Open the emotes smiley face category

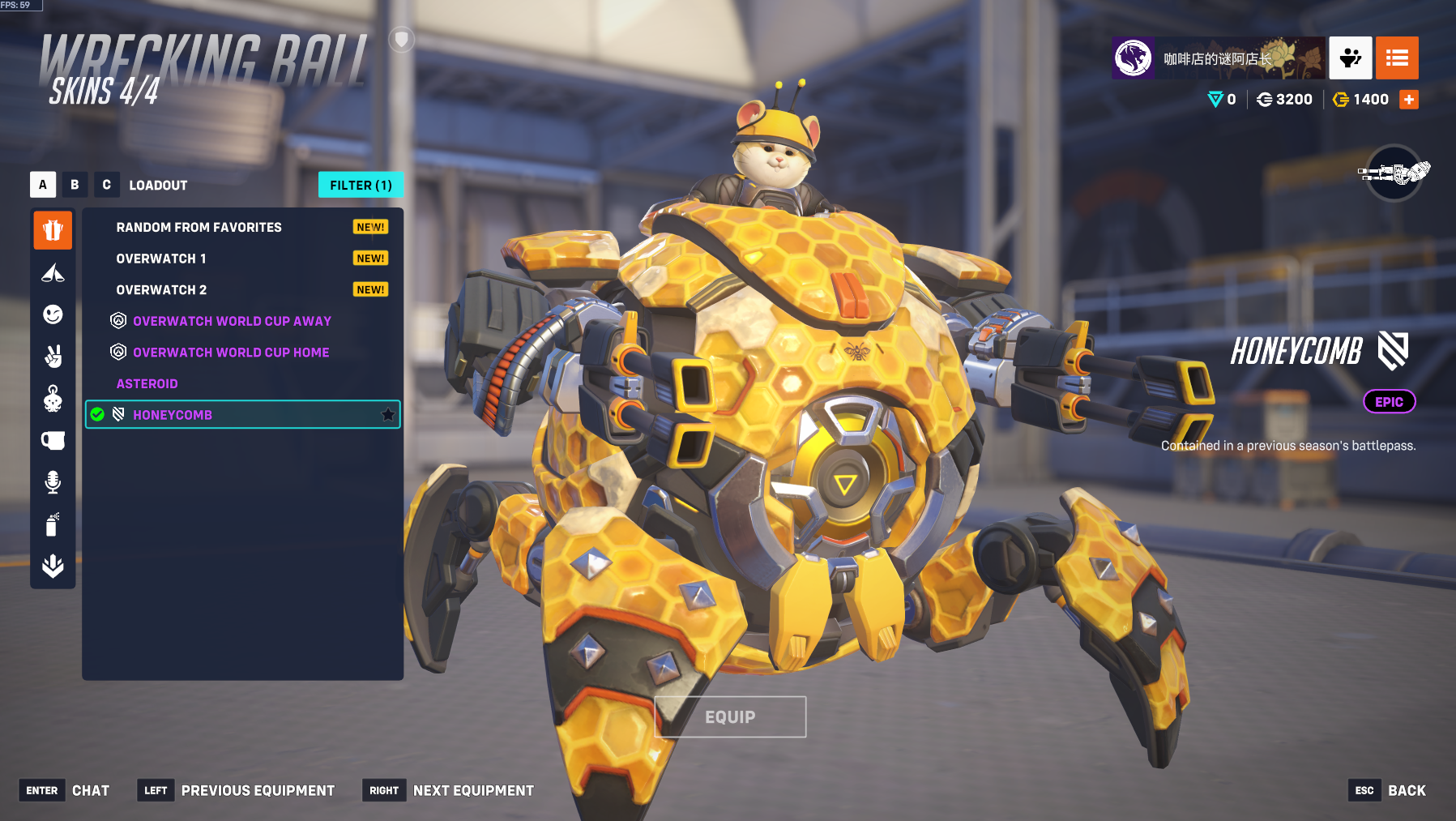[53, 314]
